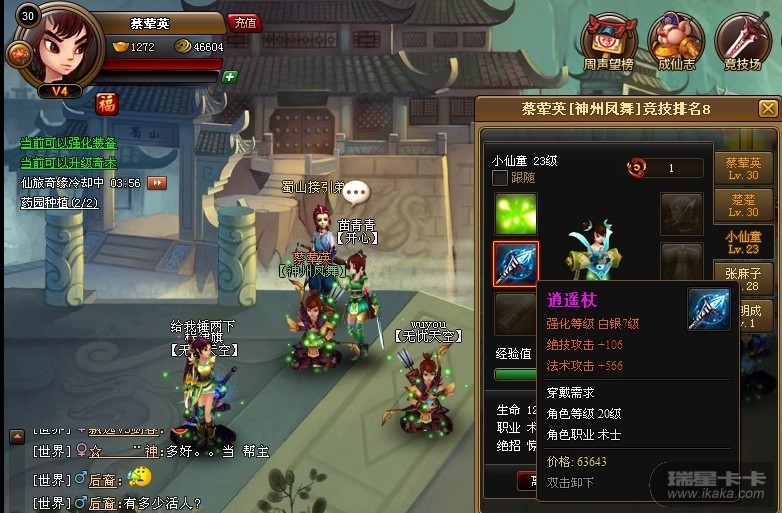
Task: Click the 后裔 player name in chat
Action: [x=103, y=503]
